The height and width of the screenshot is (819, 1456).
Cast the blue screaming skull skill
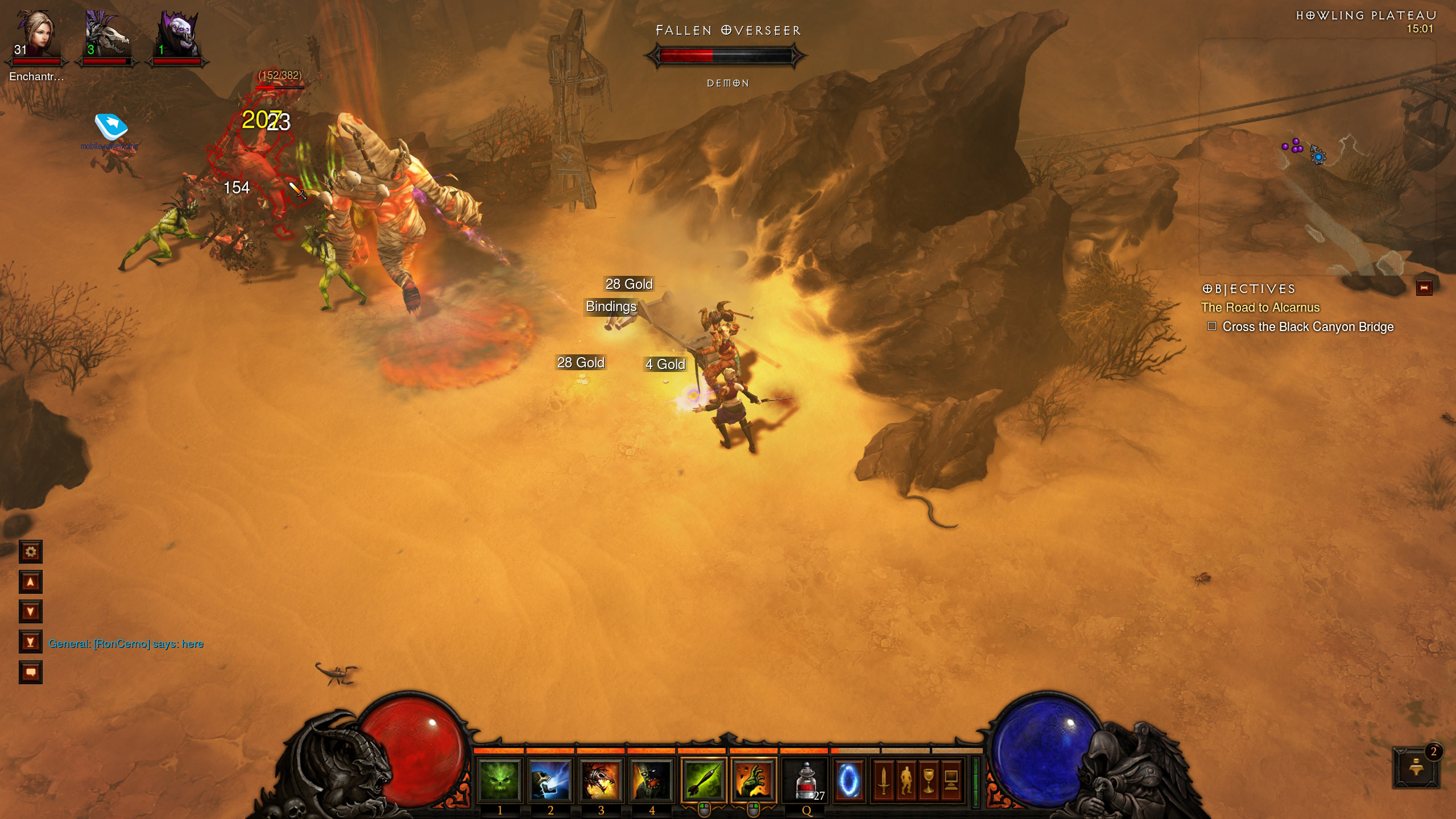[550, 780]
